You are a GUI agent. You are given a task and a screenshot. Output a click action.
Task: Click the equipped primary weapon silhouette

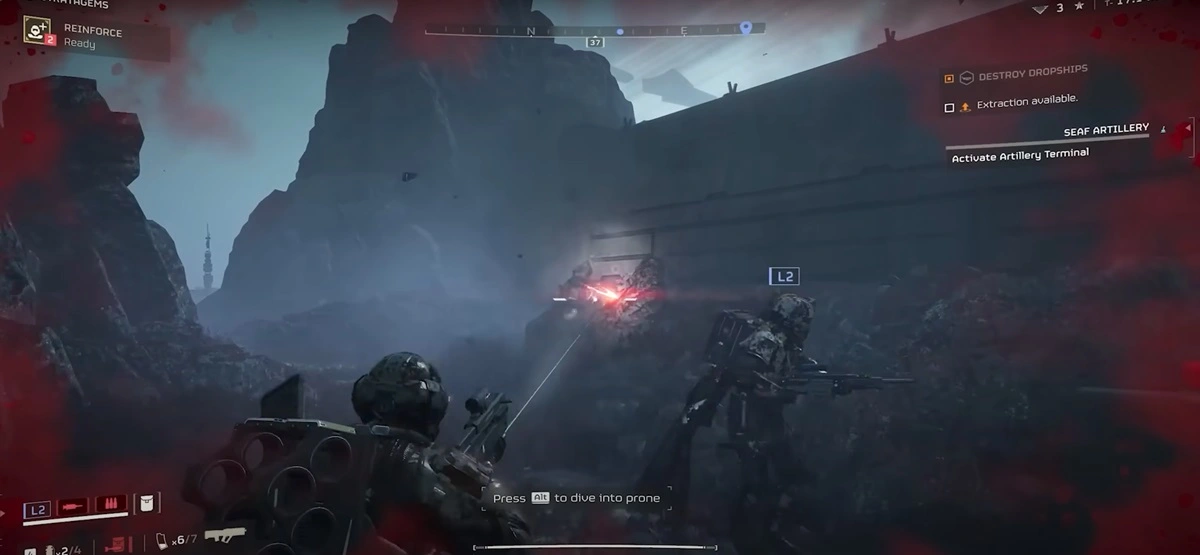[226, 537]
